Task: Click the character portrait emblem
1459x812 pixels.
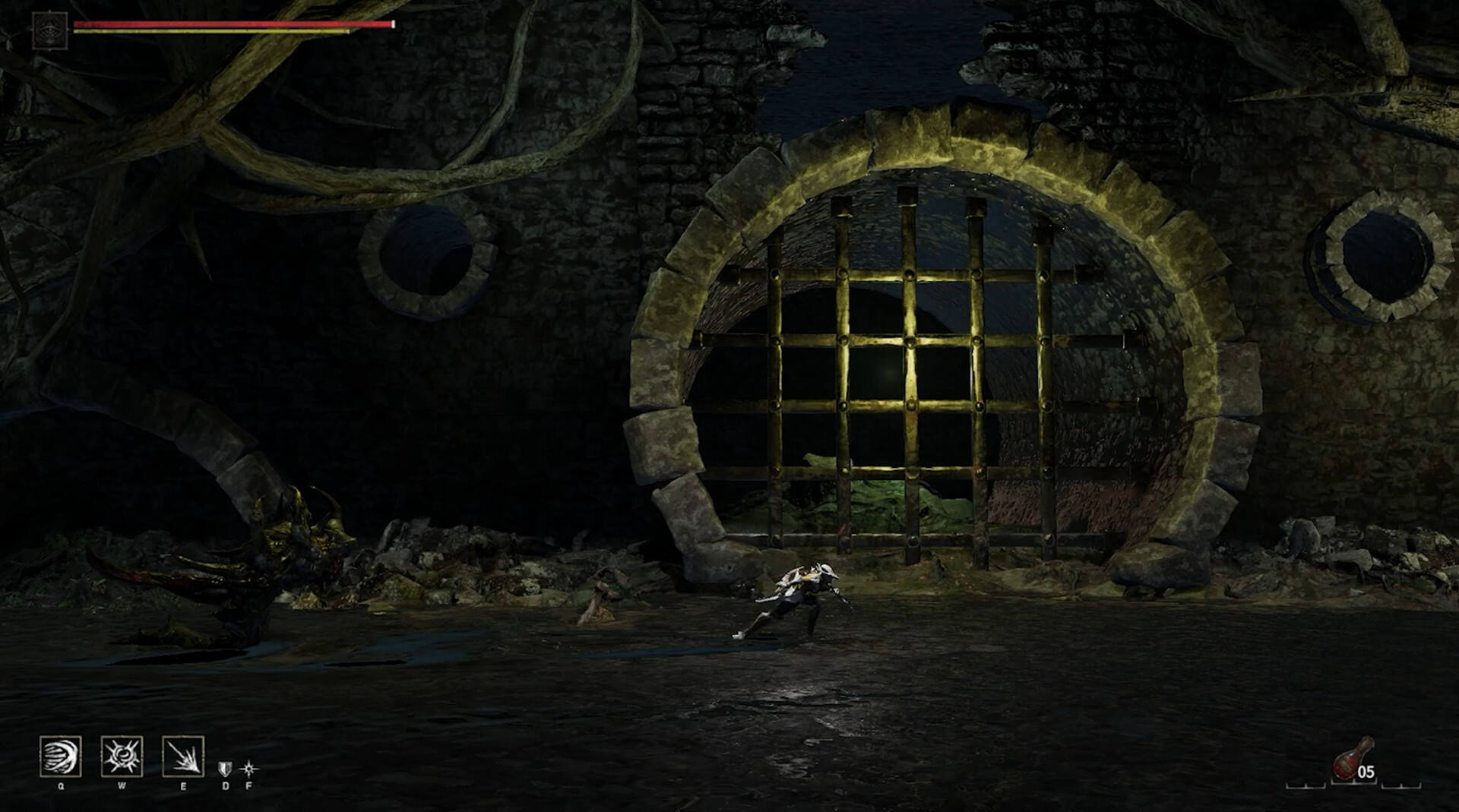Action: (x=50, y=31)
